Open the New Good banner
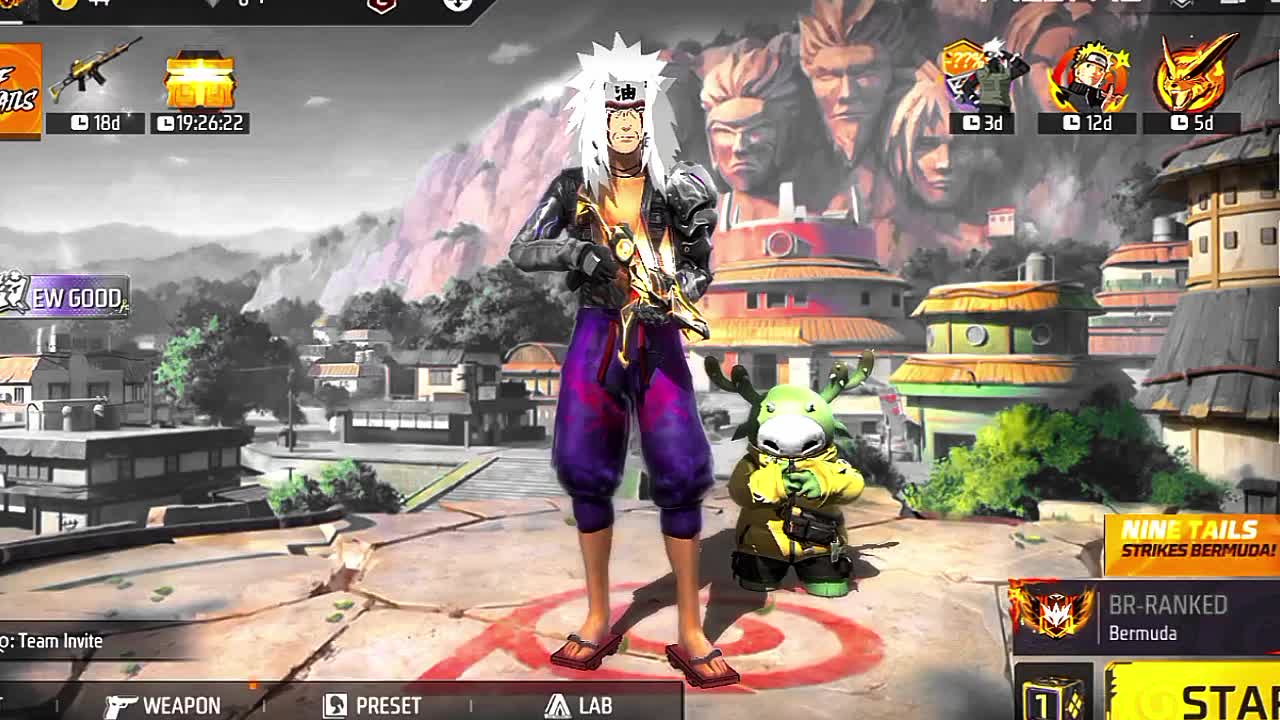This screenshot has height=720, width=1280. (x=66, y=297)
